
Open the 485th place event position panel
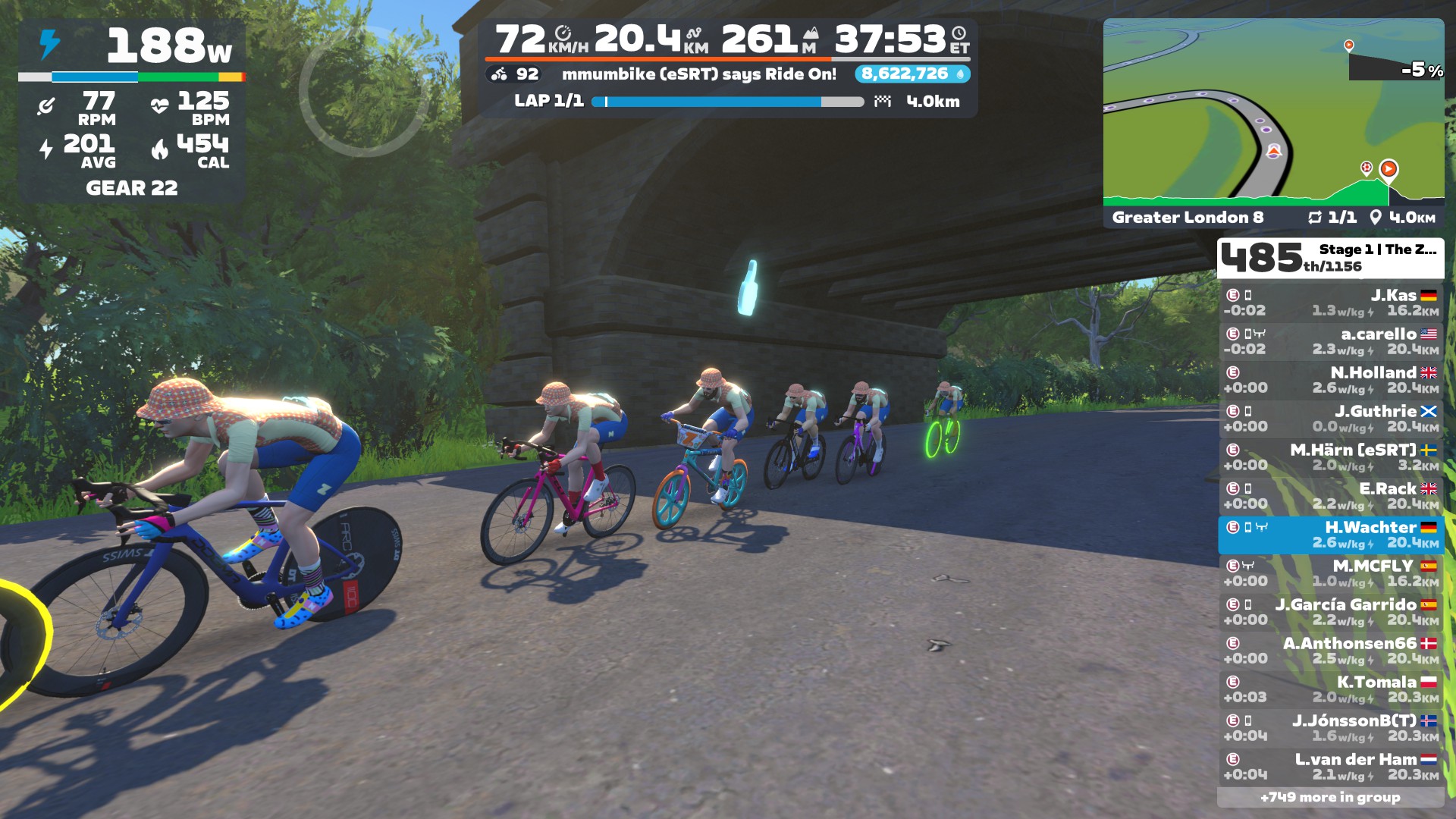tap(1330, 258)
